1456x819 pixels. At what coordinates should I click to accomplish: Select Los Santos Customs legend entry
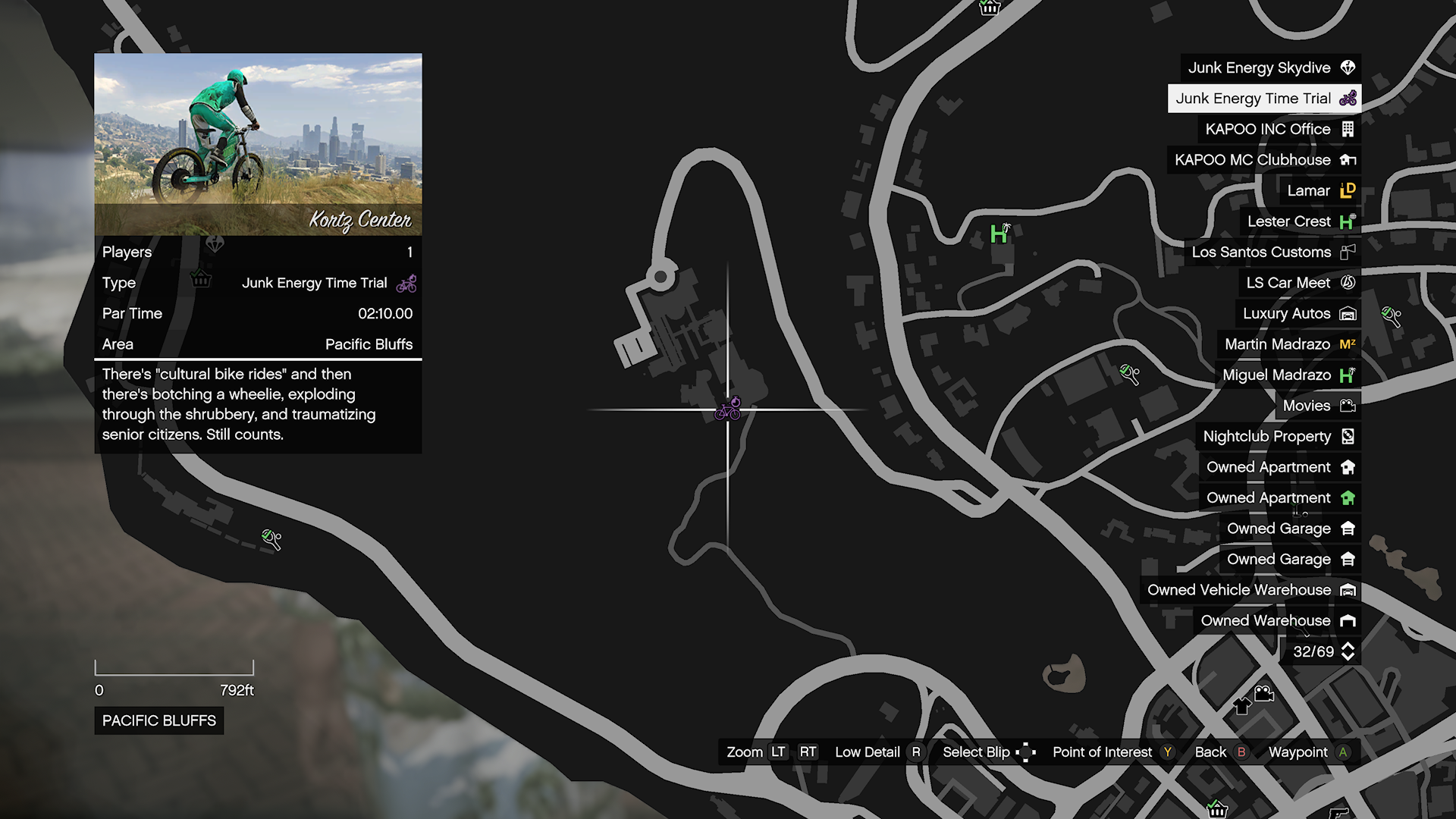1272,253
